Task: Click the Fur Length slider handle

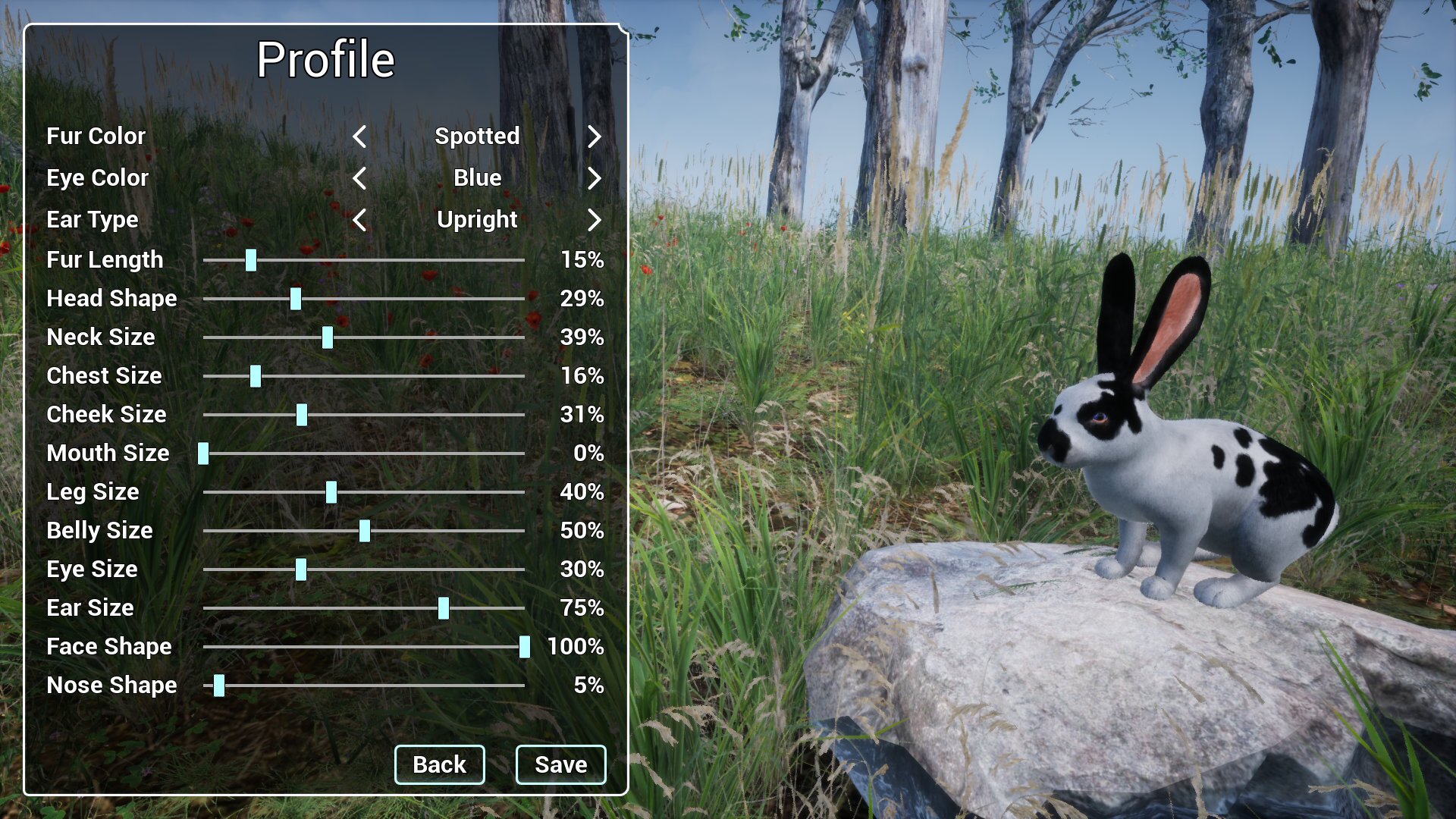Action: tap(250, 260)
